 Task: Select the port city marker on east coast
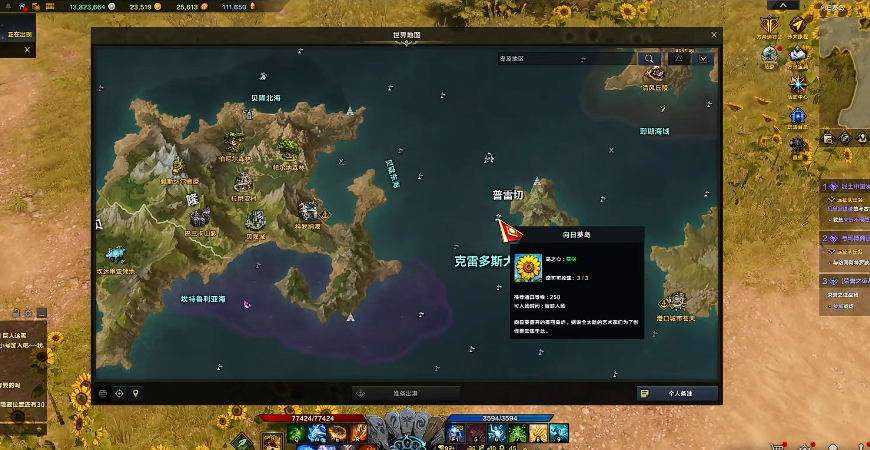click(x=677, y=301)
